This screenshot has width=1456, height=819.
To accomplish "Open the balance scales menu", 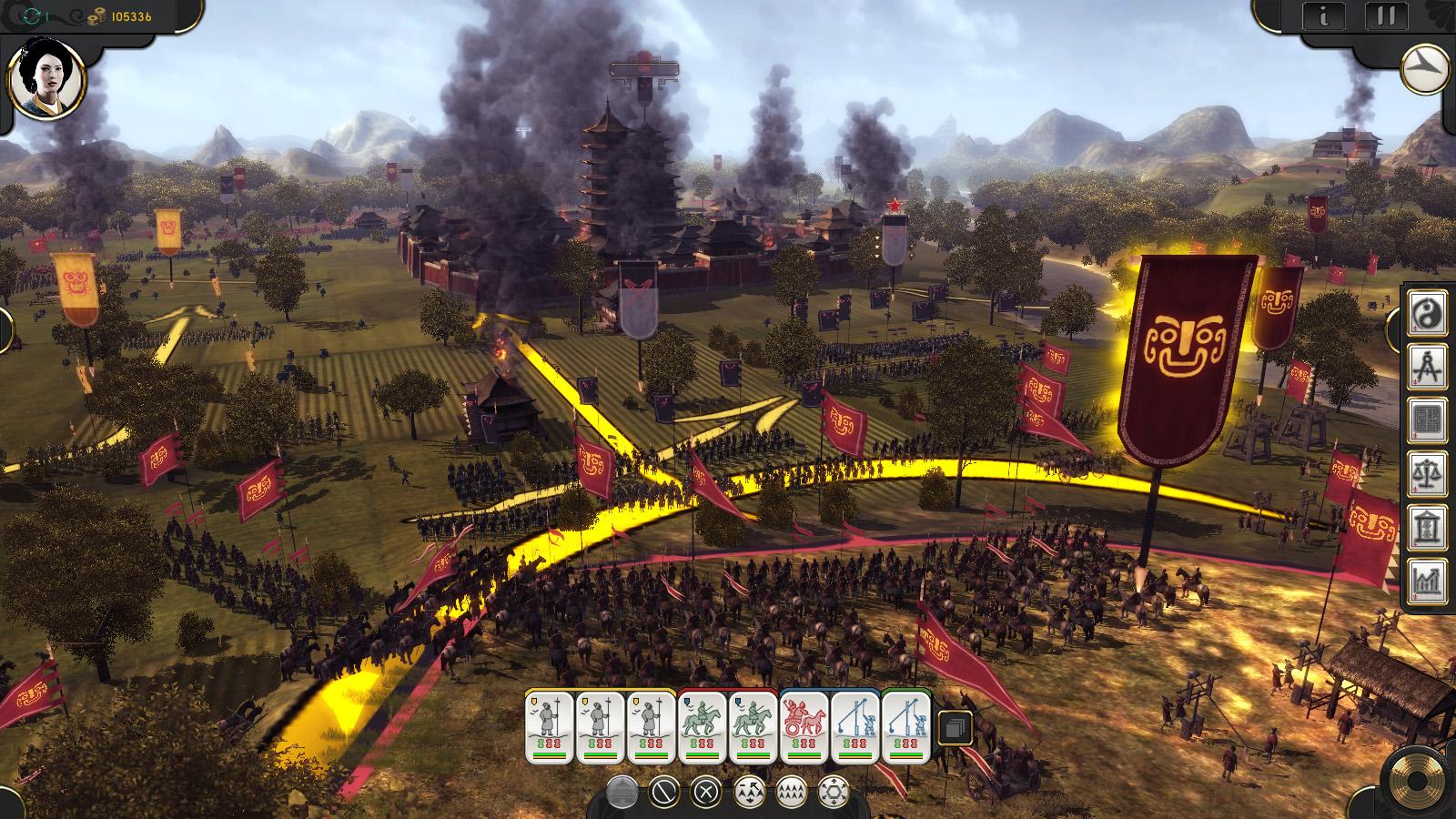I will [1428, 474].
